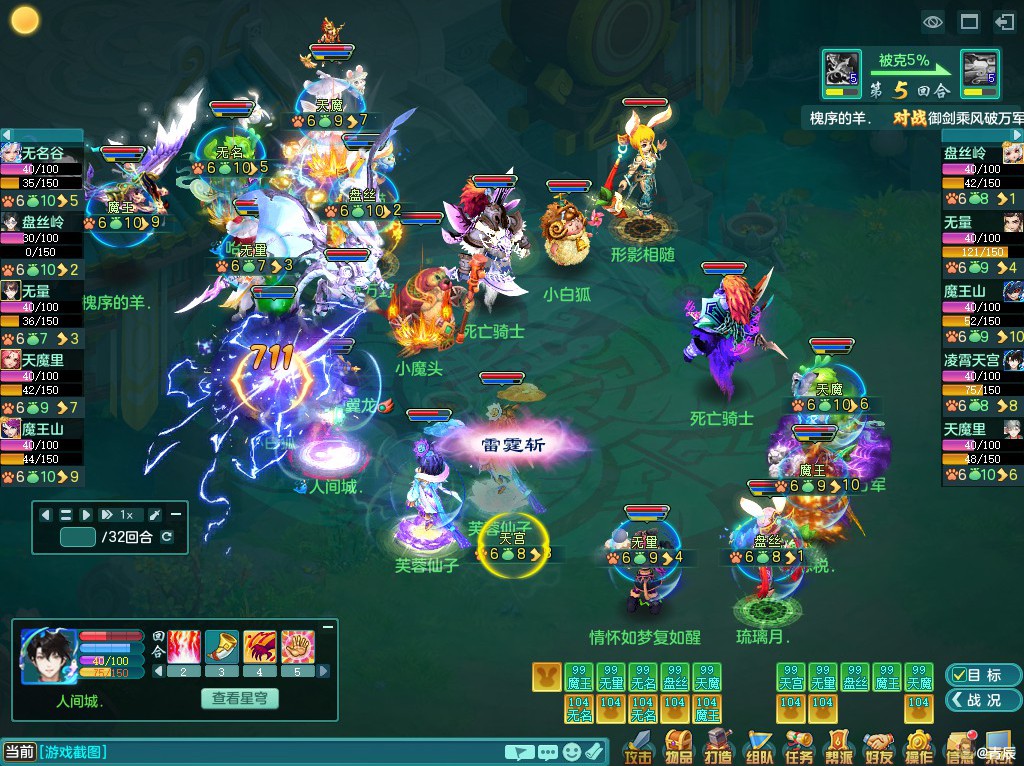
Task: Open the 任务 (Quests) scroll menu
Action: 799,746
